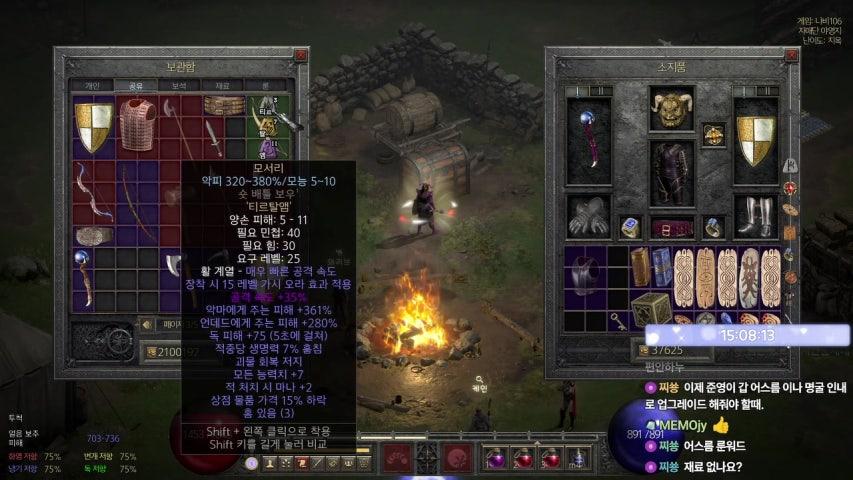853x480 pixels.
Task: Select the equipped amulet slot
Action: coord(713,134)
